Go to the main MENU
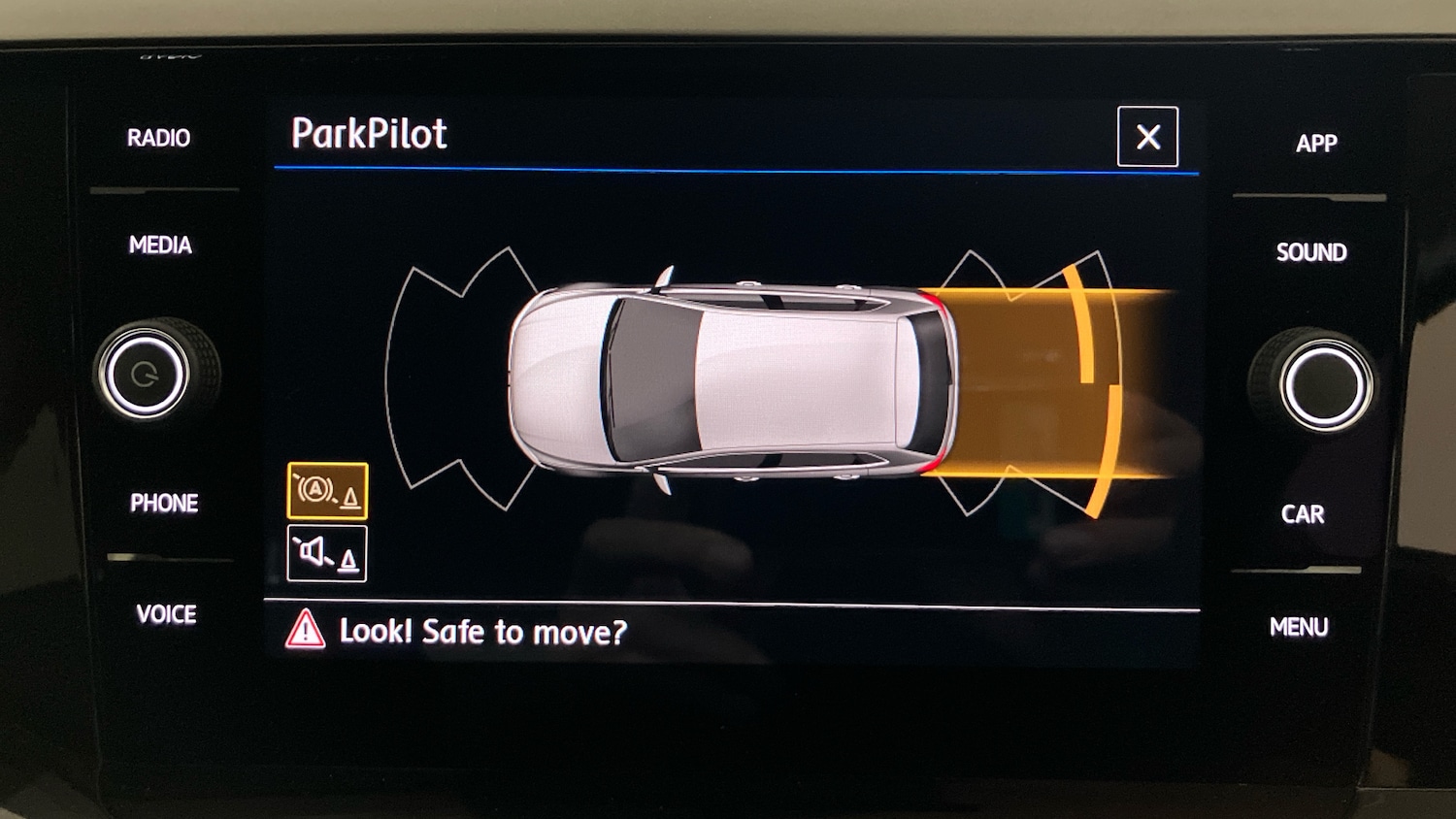 coord(1299,628)
